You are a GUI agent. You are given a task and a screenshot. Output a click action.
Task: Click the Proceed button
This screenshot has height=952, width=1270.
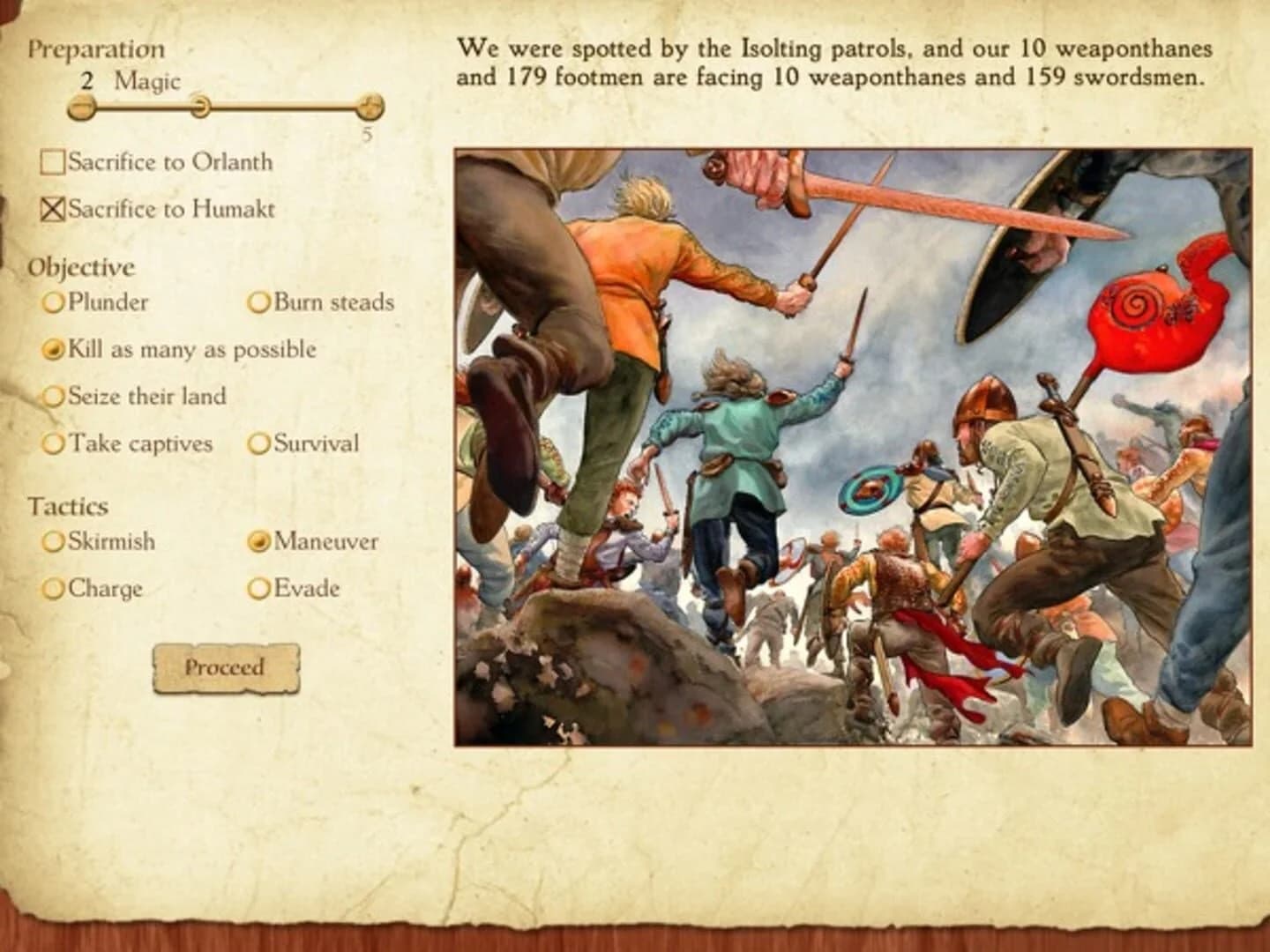(227, 667)
